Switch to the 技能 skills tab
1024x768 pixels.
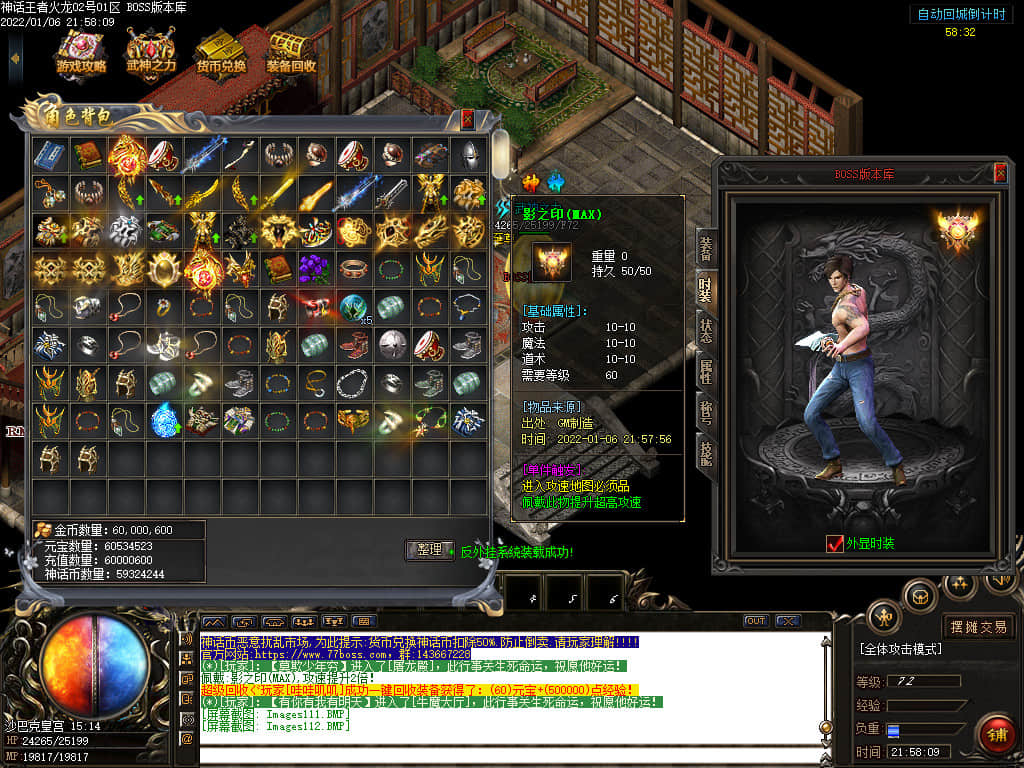(x=706, y=454)
